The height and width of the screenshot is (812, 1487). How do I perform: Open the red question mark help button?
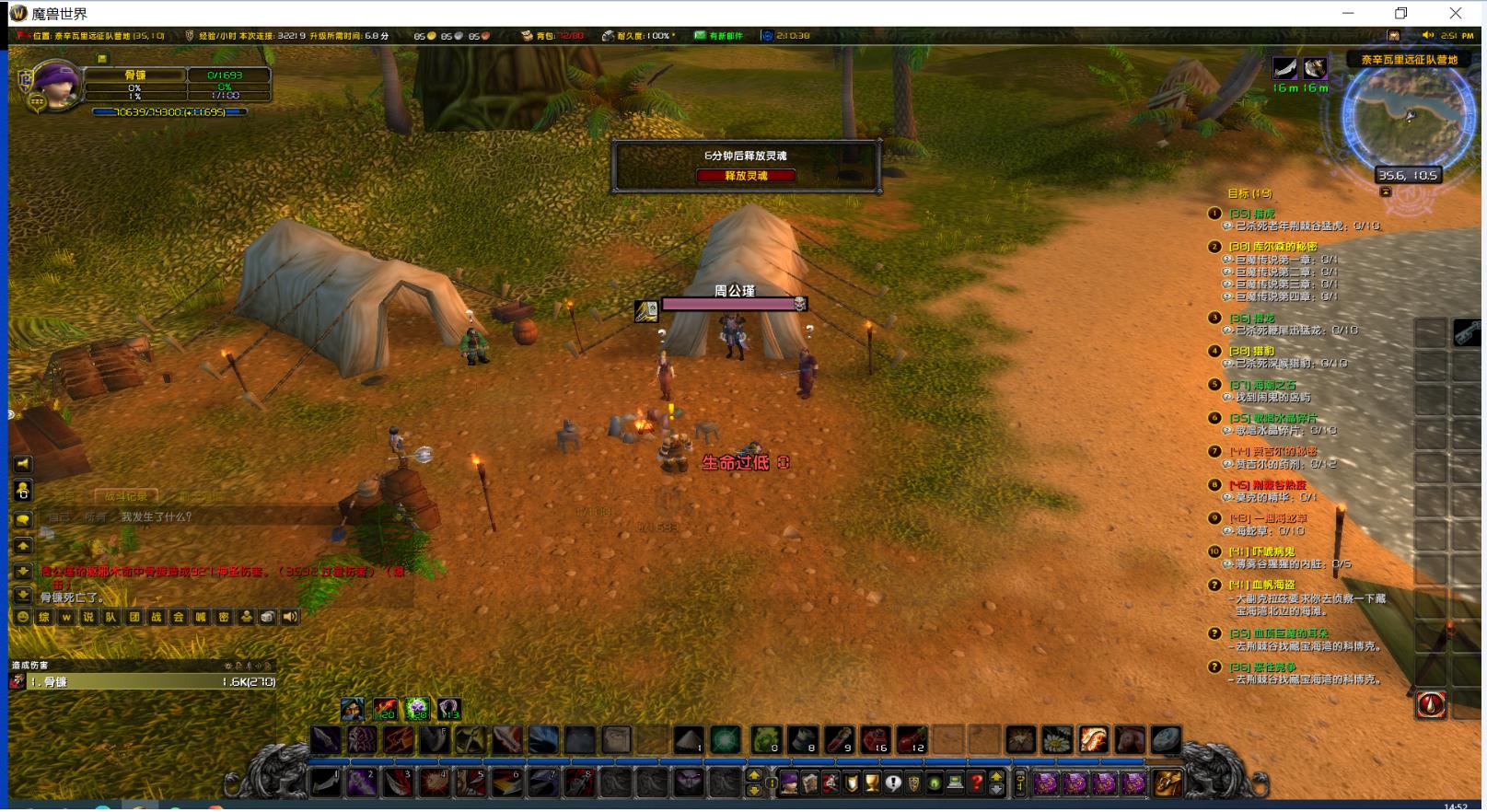pyautogui.click(x=977, y=783)
